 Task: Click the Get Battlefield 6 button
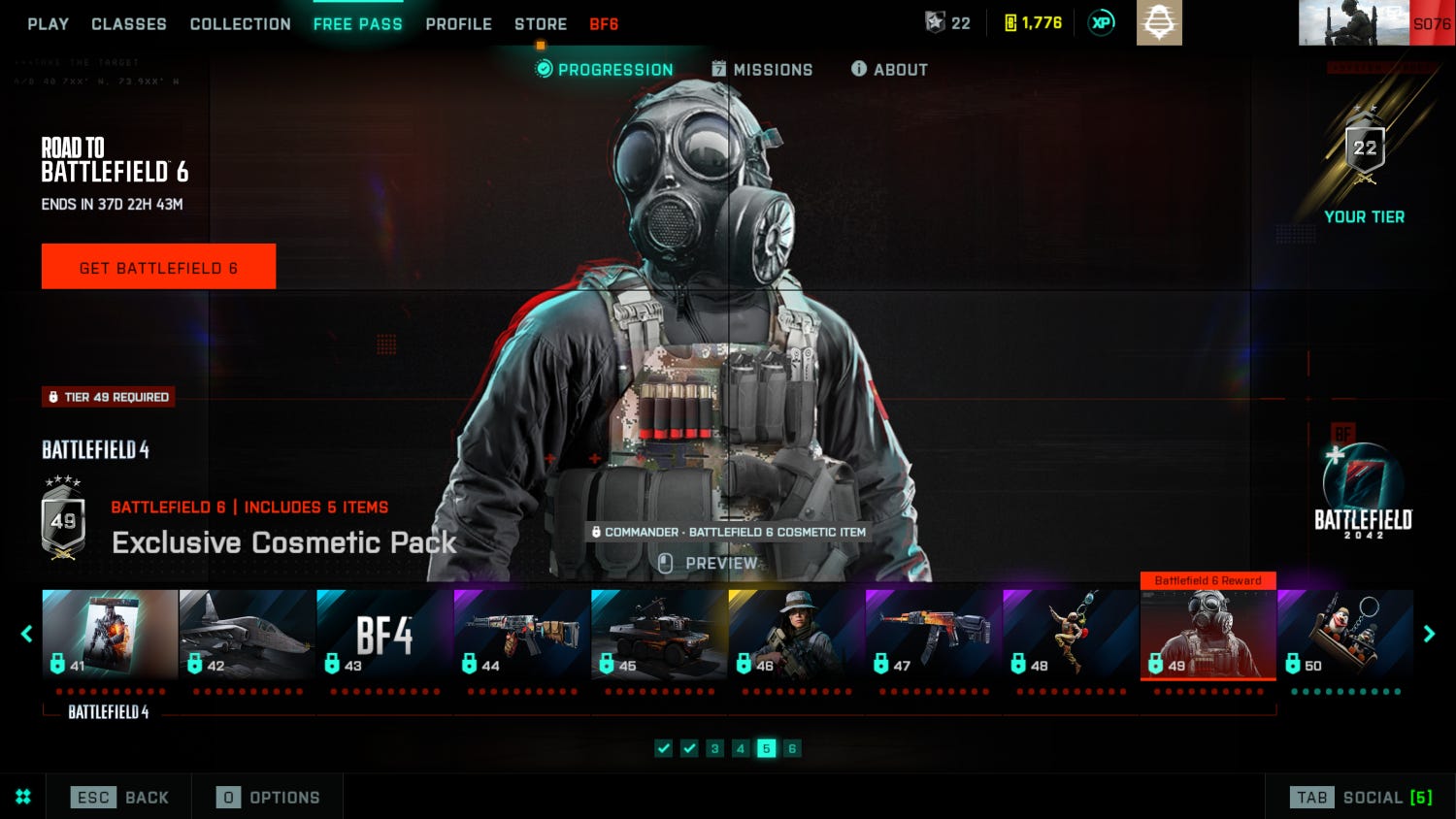coord(158,266)
